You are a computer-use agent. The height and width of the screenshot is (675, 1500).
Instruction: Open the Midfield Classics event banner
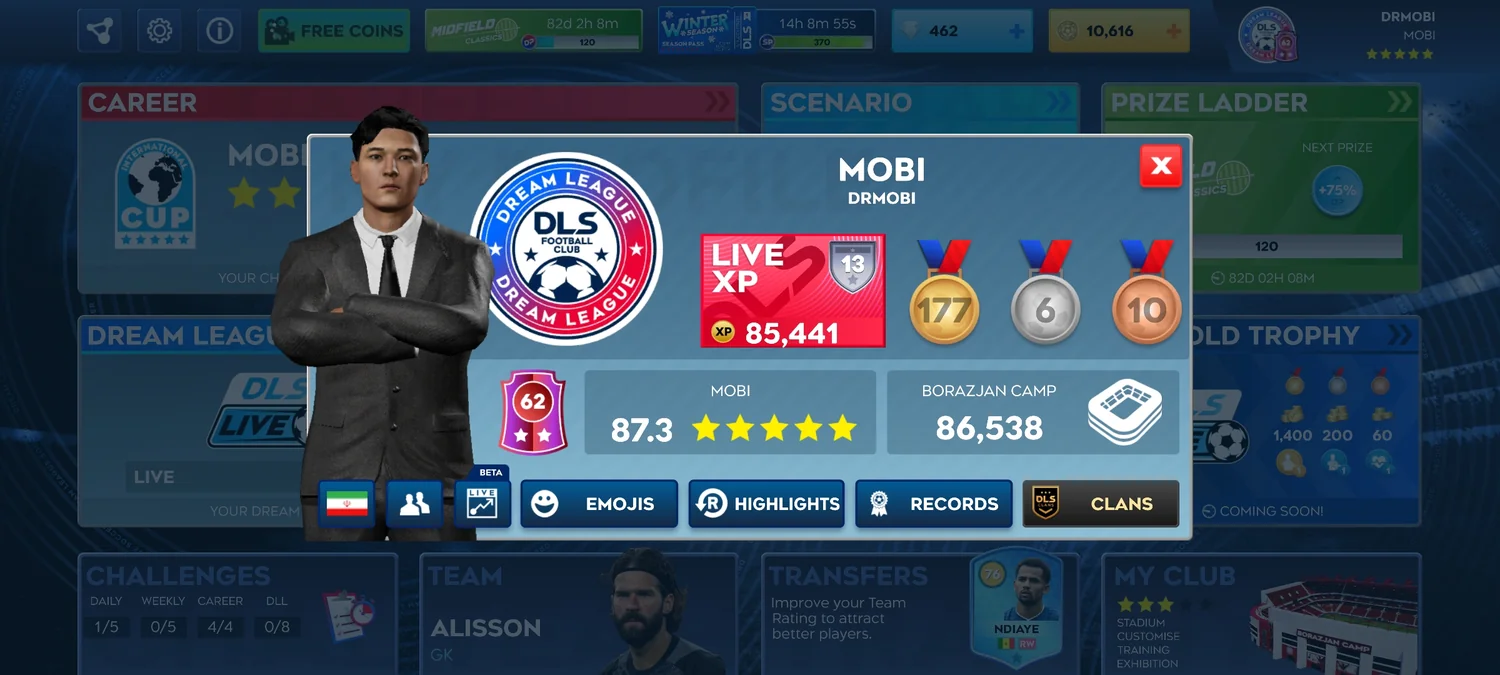[533, 31]
